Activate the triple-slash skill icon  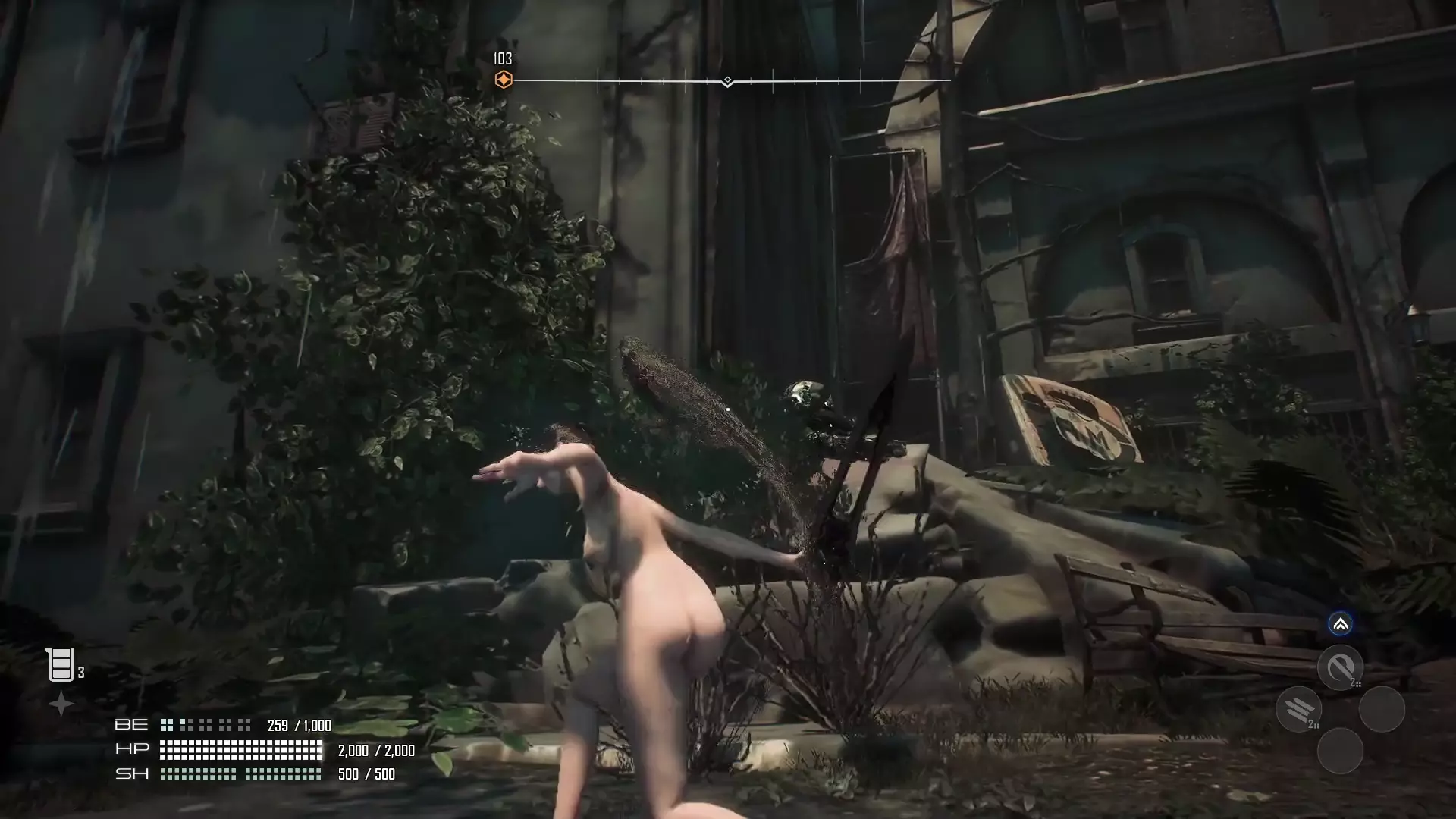click(x=1298, y=709)
